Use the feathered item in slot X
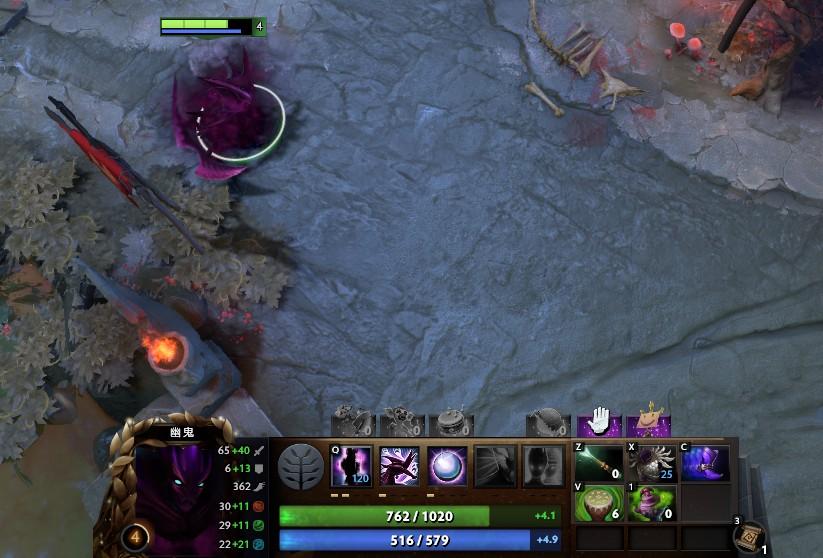The height and width of the screenshot is (558, 823). coord(652,463)
